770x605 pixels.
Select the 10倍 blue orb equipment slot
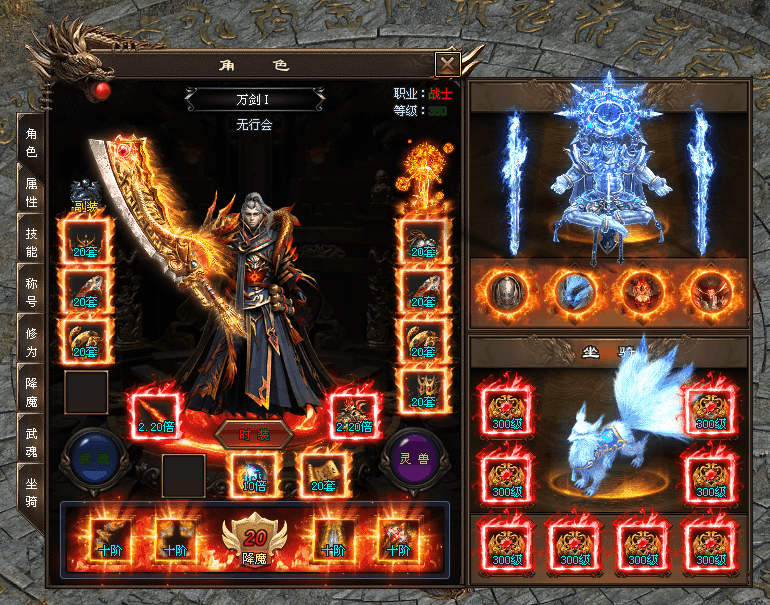(253, 474)
